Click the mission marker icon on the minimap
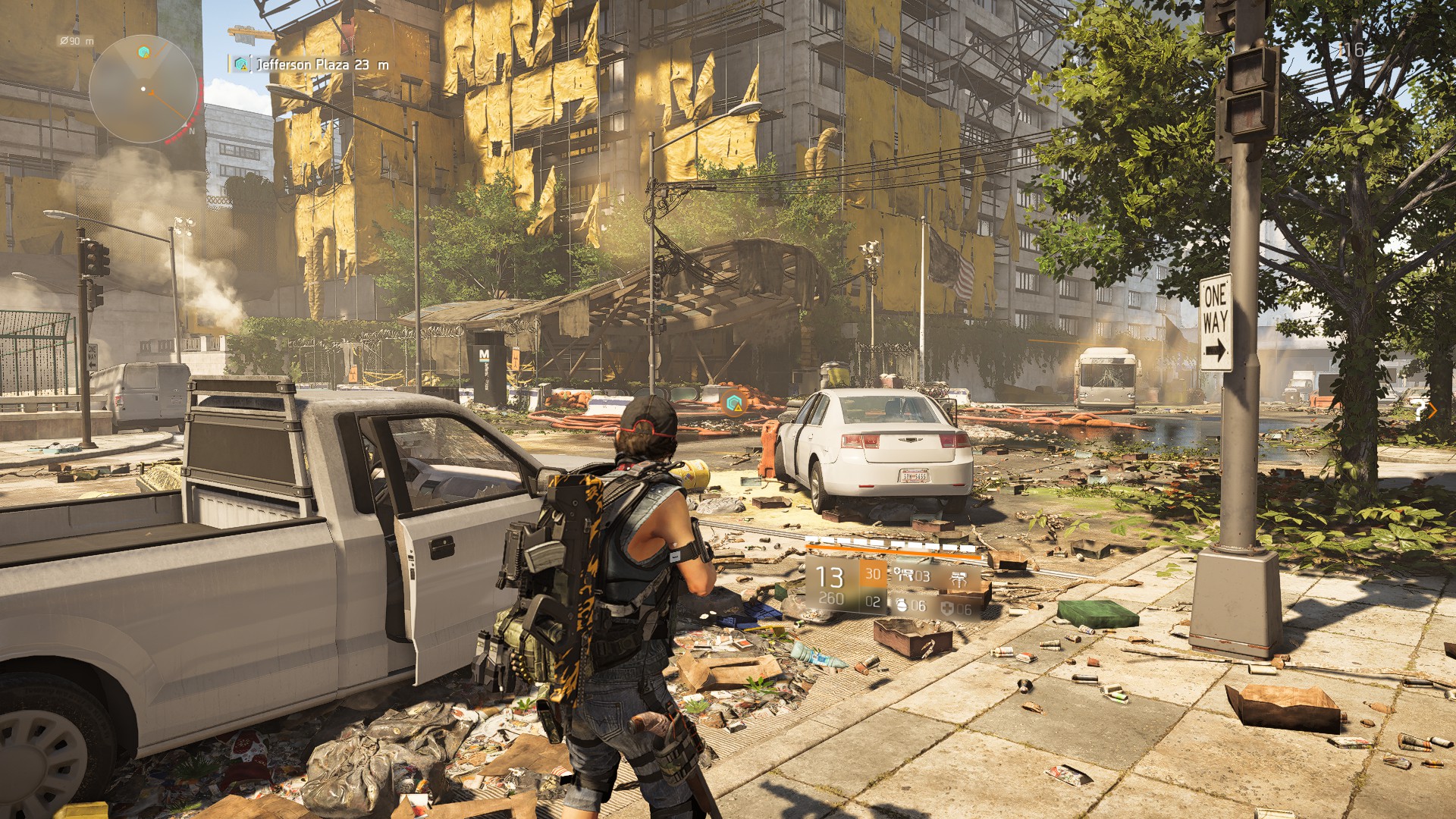Screen dimensions: 1456x819 [143, 51]
